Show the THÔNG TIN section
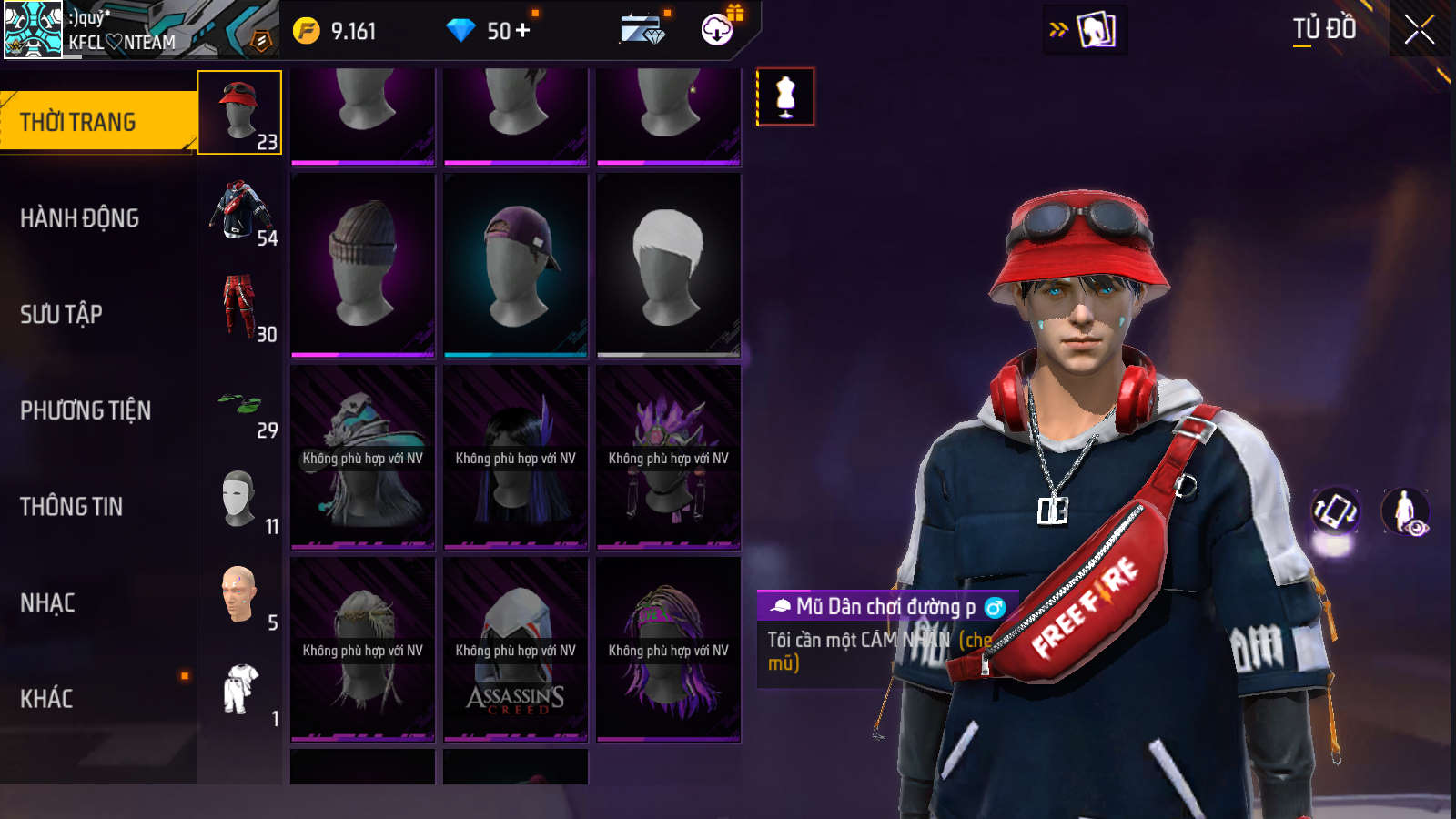Viewport: 1456px width, 819px height. 71,507
